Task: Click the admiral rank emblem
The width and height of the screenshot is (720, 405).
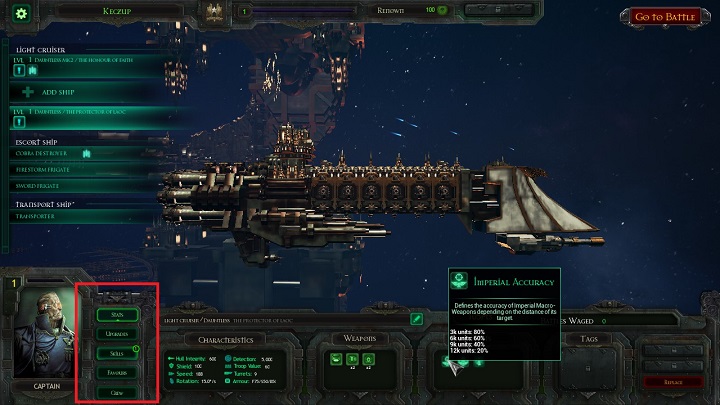Action: (x=212, y=13)
